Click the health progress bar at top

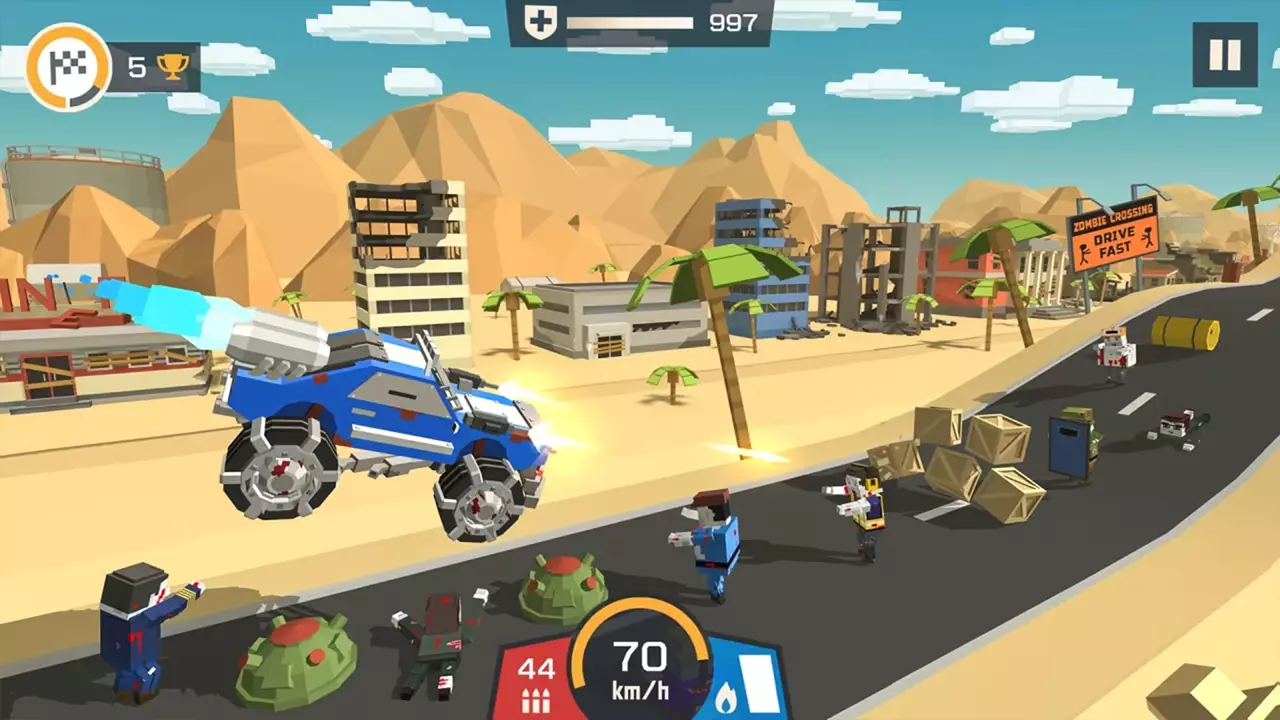[630, 20]
